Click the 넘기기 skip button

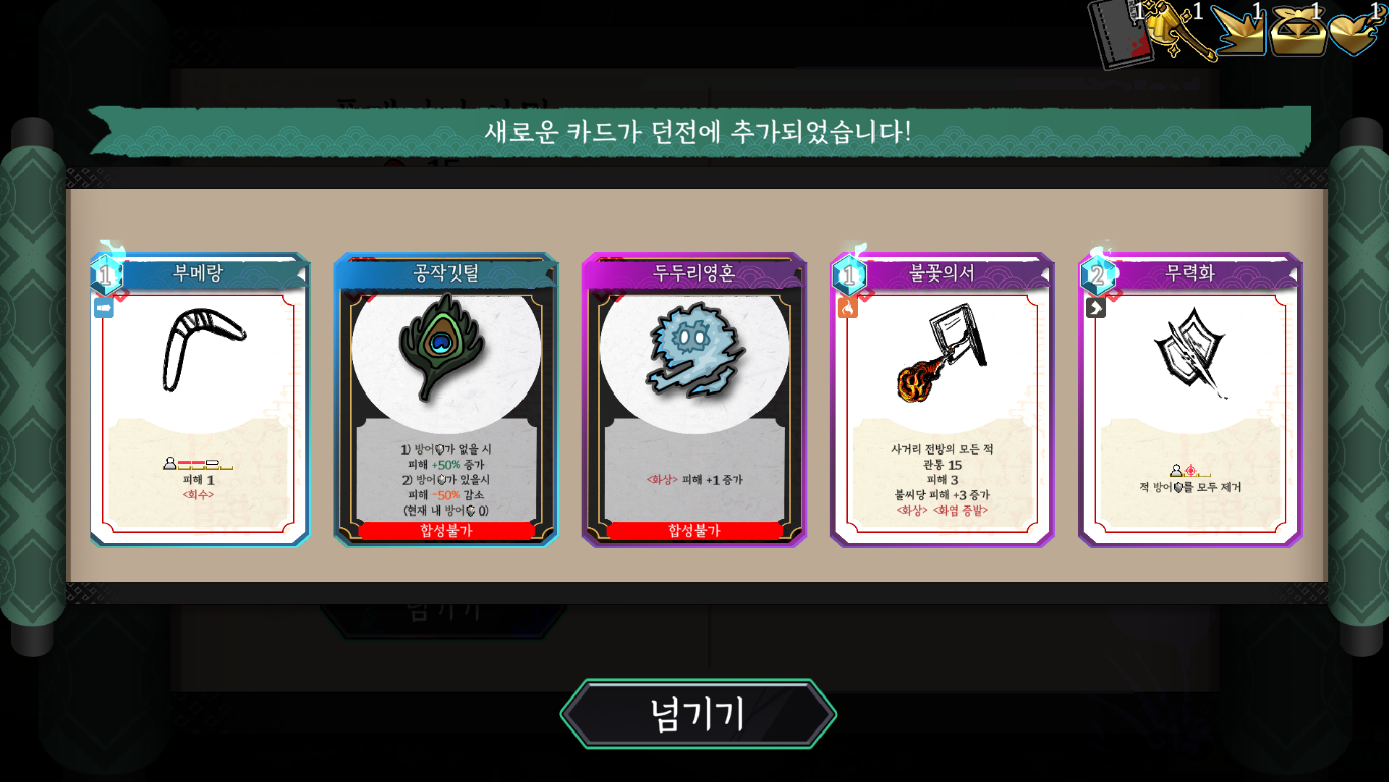697,714
